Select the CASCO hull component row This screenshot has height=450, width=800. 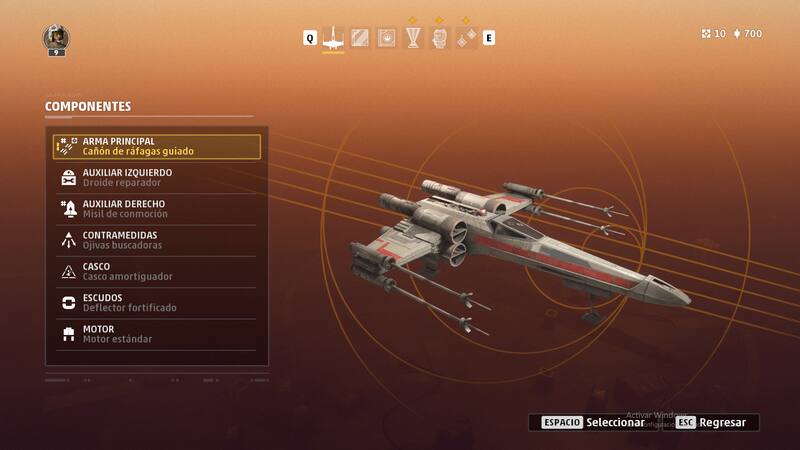pyautogui.click(x=157, y=271)
